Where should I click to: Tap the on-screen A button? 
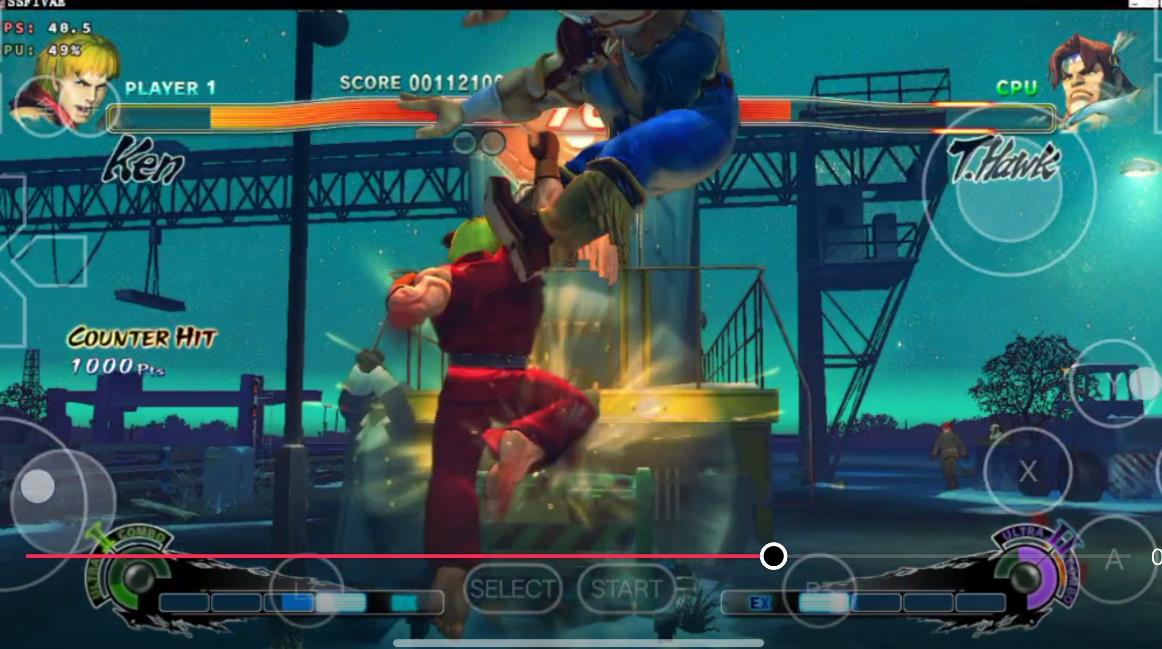(1114, 560)
